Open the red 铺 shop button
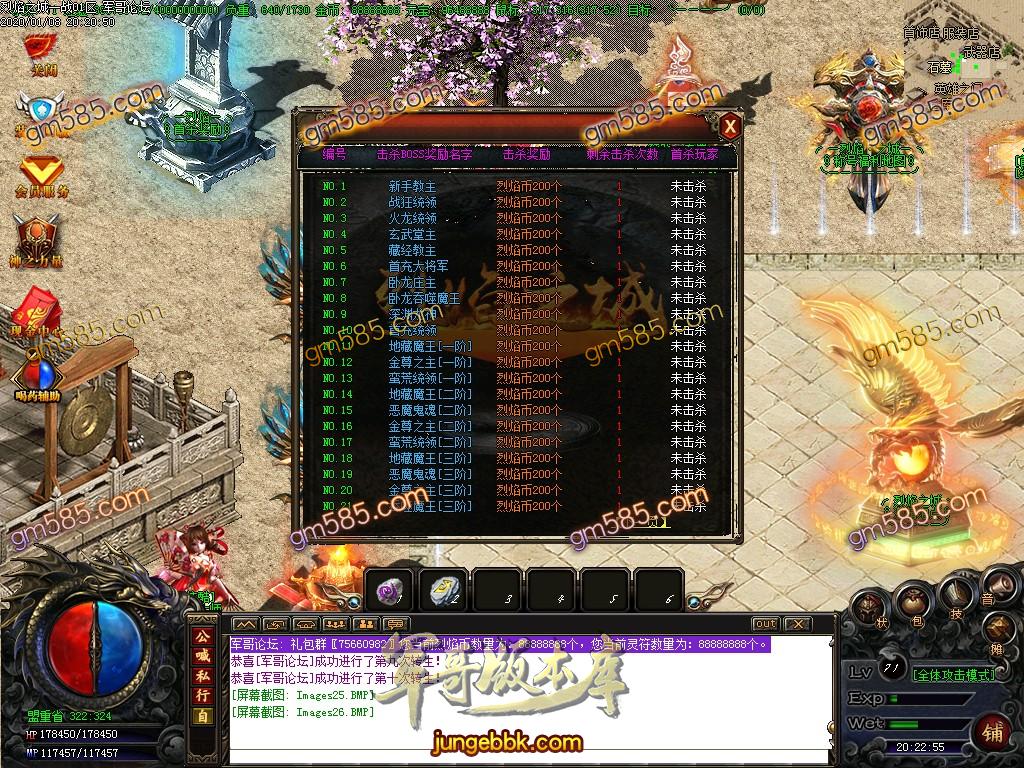Screen dimensions: 1024x768 tap(993, 729)
